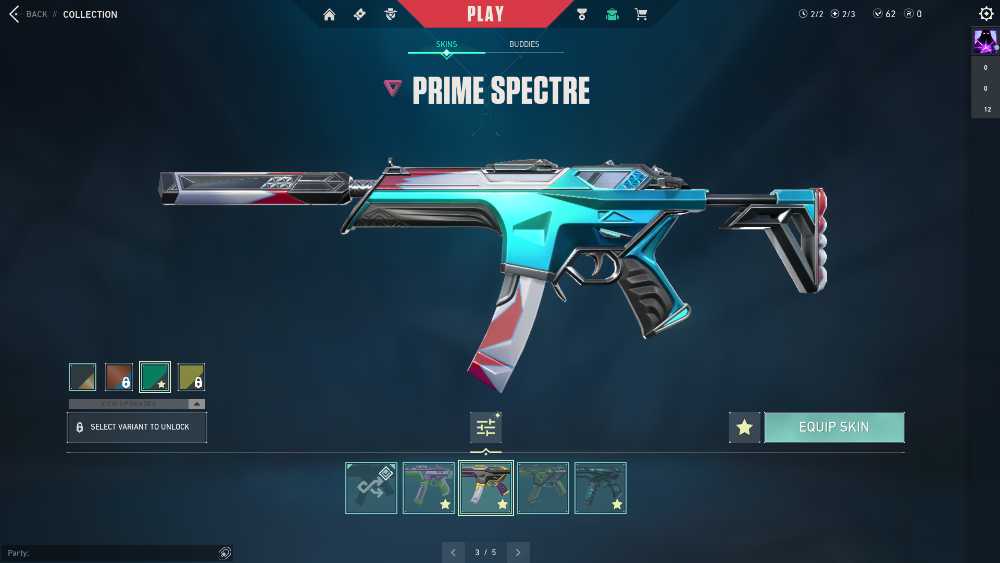Go to the previous skin page
Image resolution: width=1000 pixels, height=563 pixels.
[x=454, y=552]
